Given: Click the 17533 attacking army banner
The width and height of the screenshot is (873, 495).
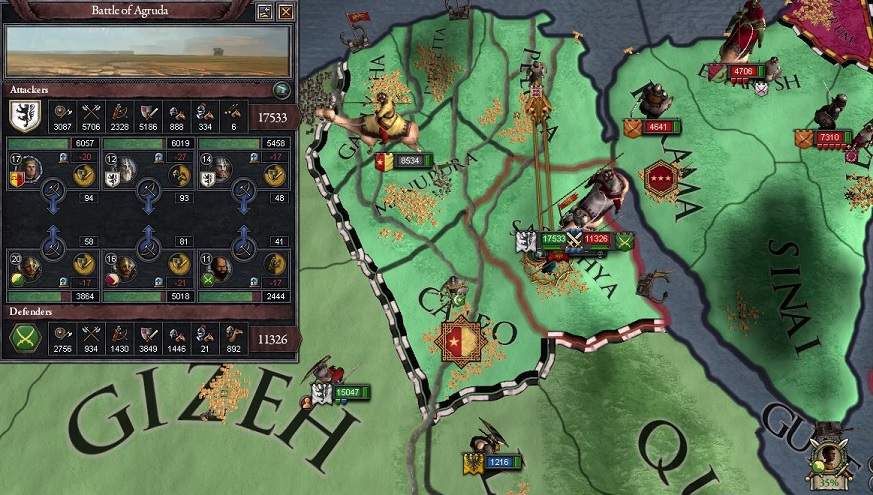Looking at the screenshot, I should point(553,240).
